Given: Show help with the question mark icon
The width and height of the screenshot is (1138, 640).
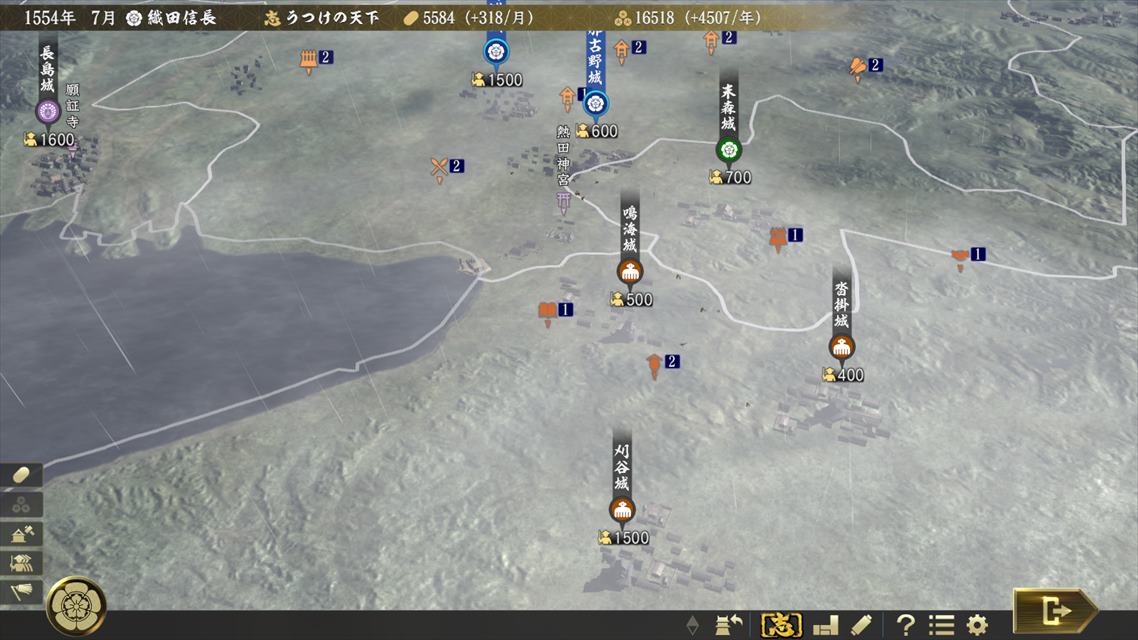Looking at the screenshot, I should pyautogui.click(x=905, y=625).
